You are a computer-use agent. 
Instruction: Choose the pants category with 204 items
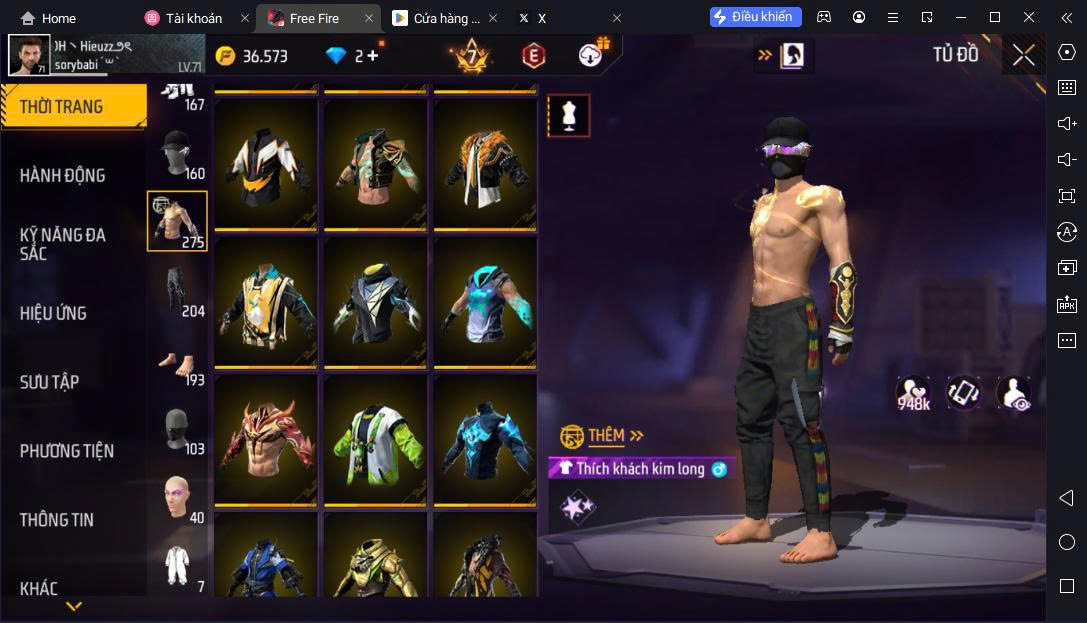[x=177, y=291]
